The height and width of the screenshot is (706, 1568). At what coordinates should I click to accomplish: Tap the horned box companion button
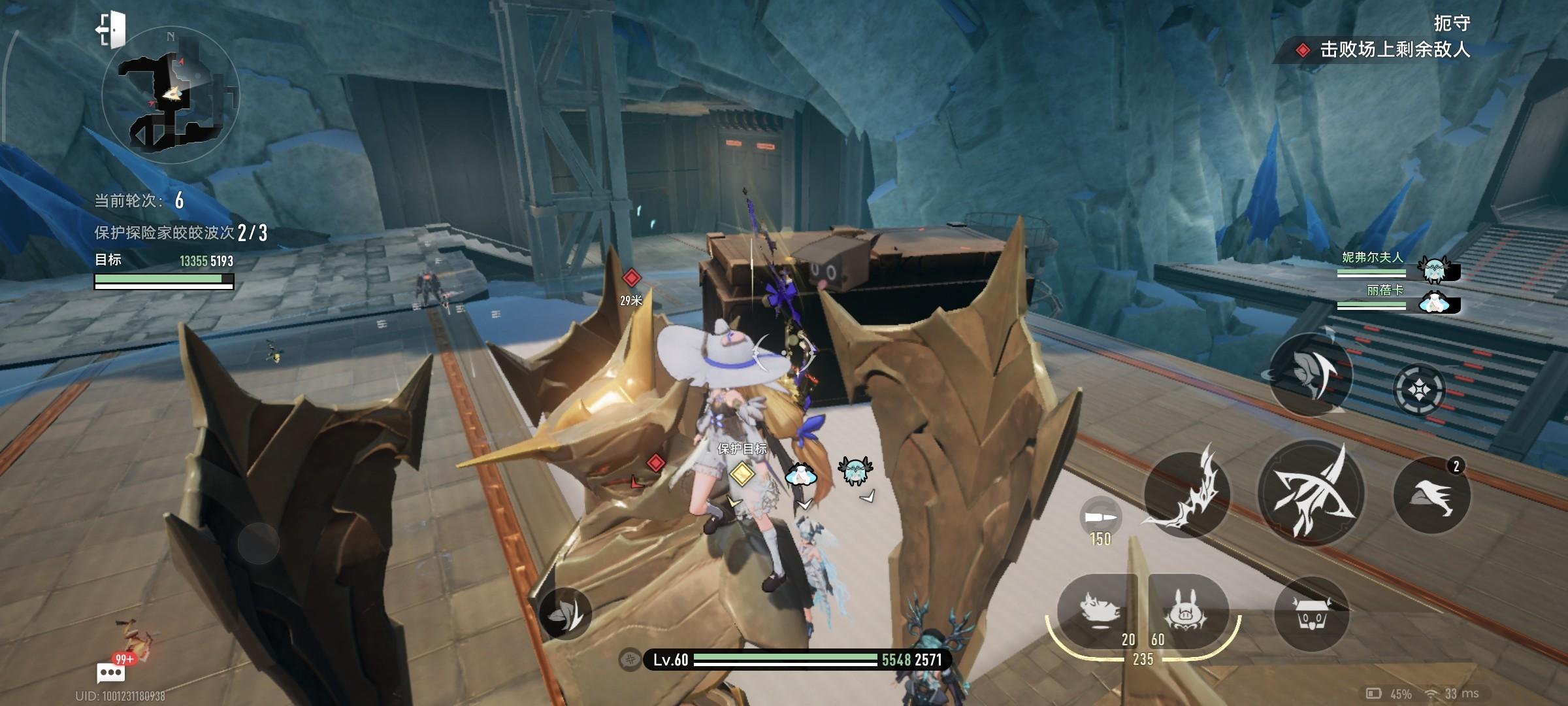click(1311, 614)
